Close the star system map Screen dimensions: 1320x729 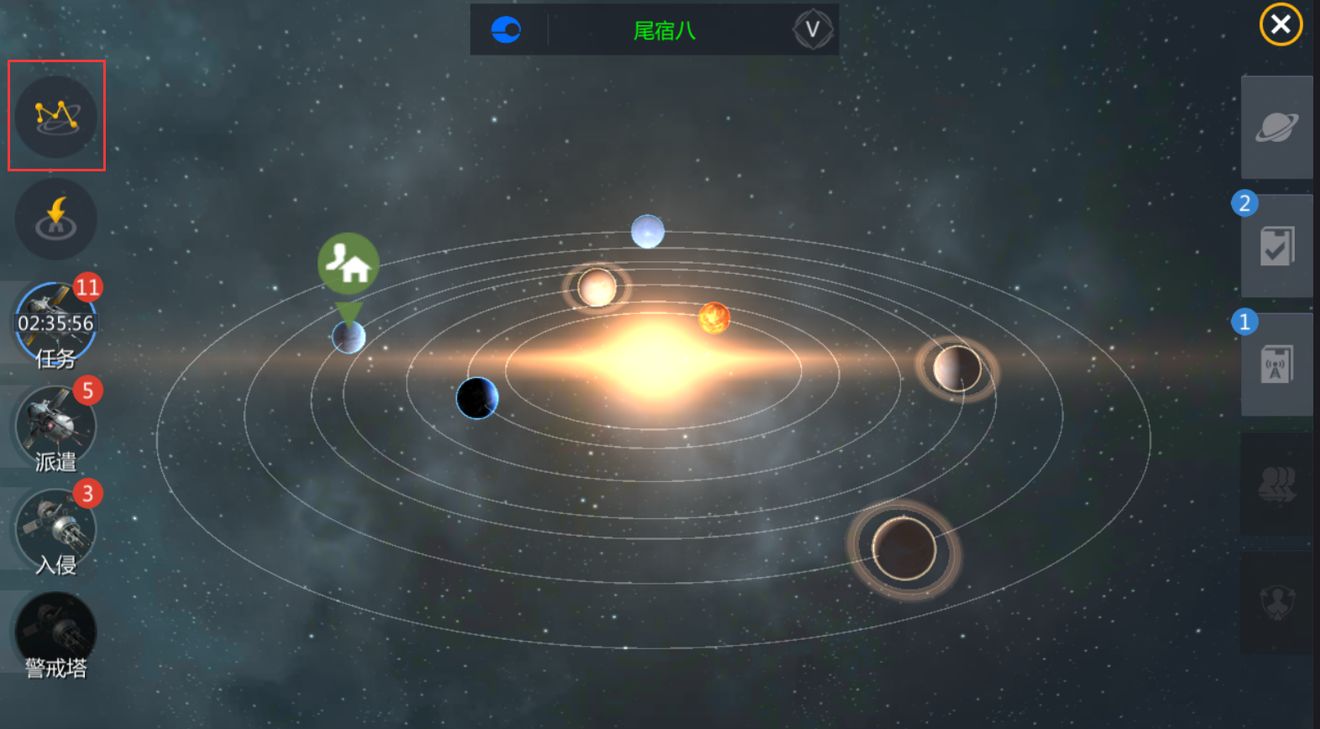[x=1280, y=25]
